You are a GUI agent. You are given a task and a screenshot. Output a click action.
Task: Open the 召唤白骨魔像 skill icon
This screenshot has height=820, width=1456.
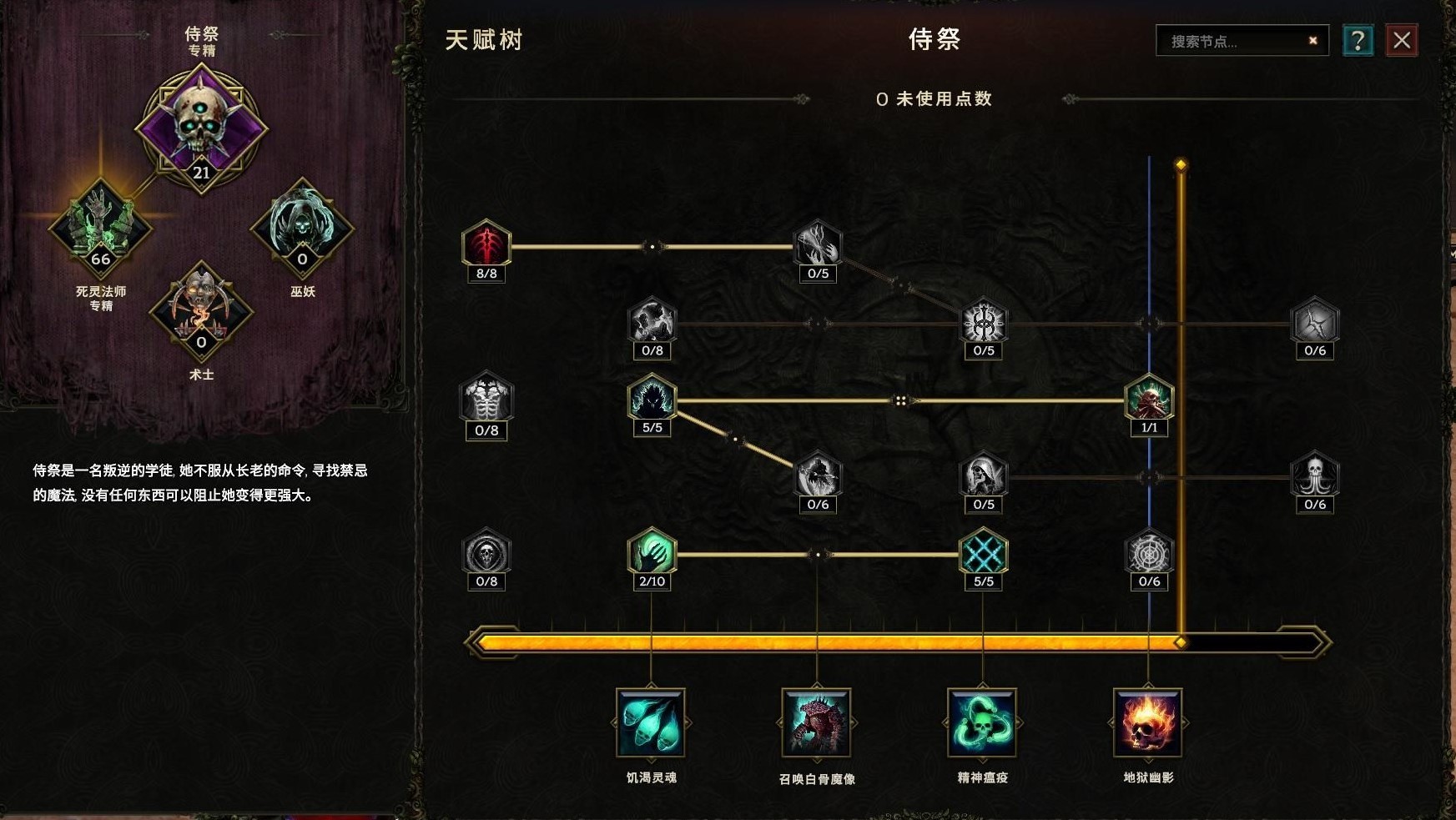coord(816,724)
